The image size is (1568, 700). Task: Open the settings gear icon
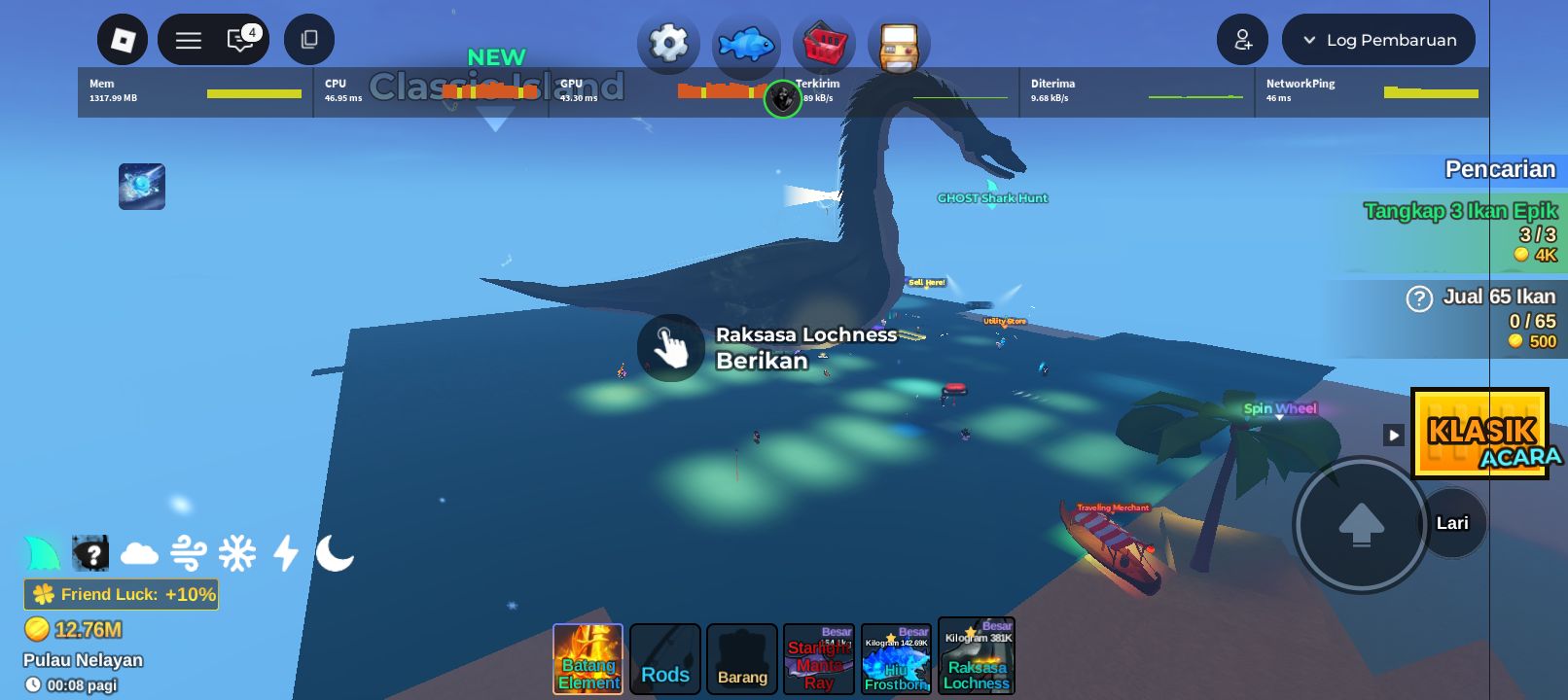(668, 43)
